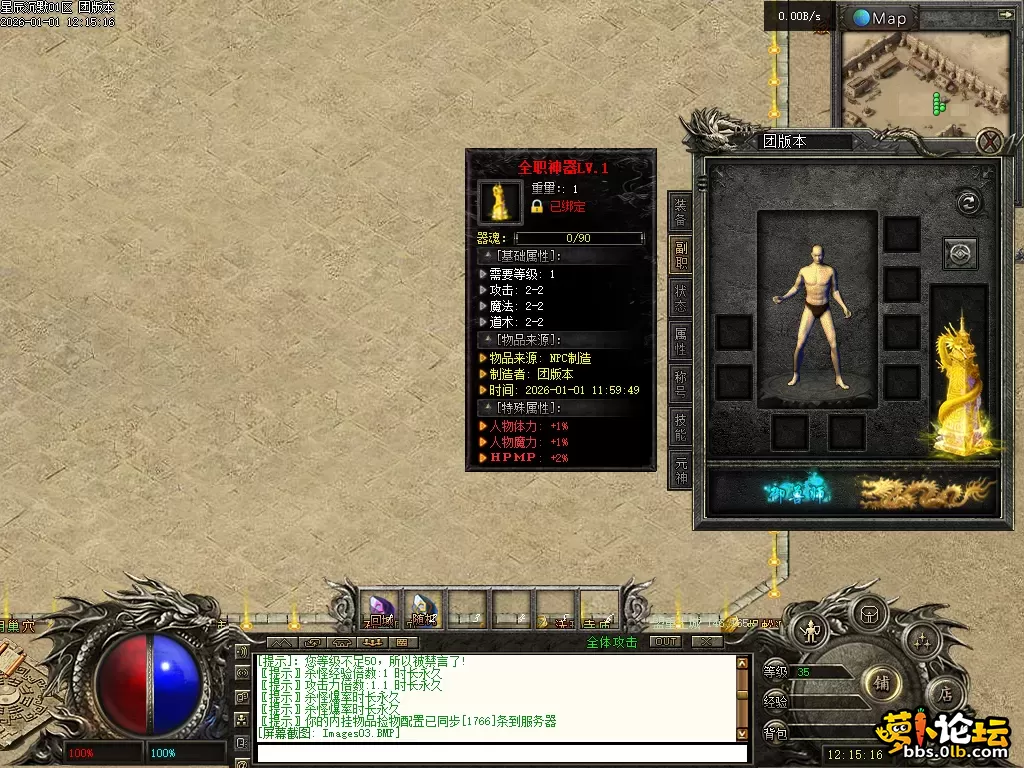Image resolution: width=1024 pixels, height=768 pixels.
Task: Toggle the 全体攻击 attack mode label
Action: point(611,642)
